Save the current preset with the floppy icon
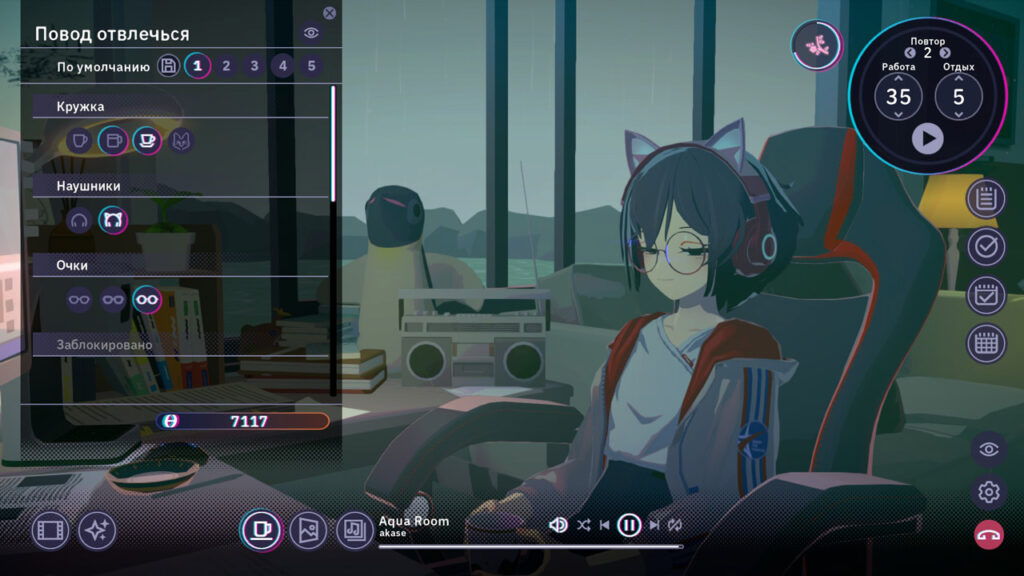 [168, 66]
